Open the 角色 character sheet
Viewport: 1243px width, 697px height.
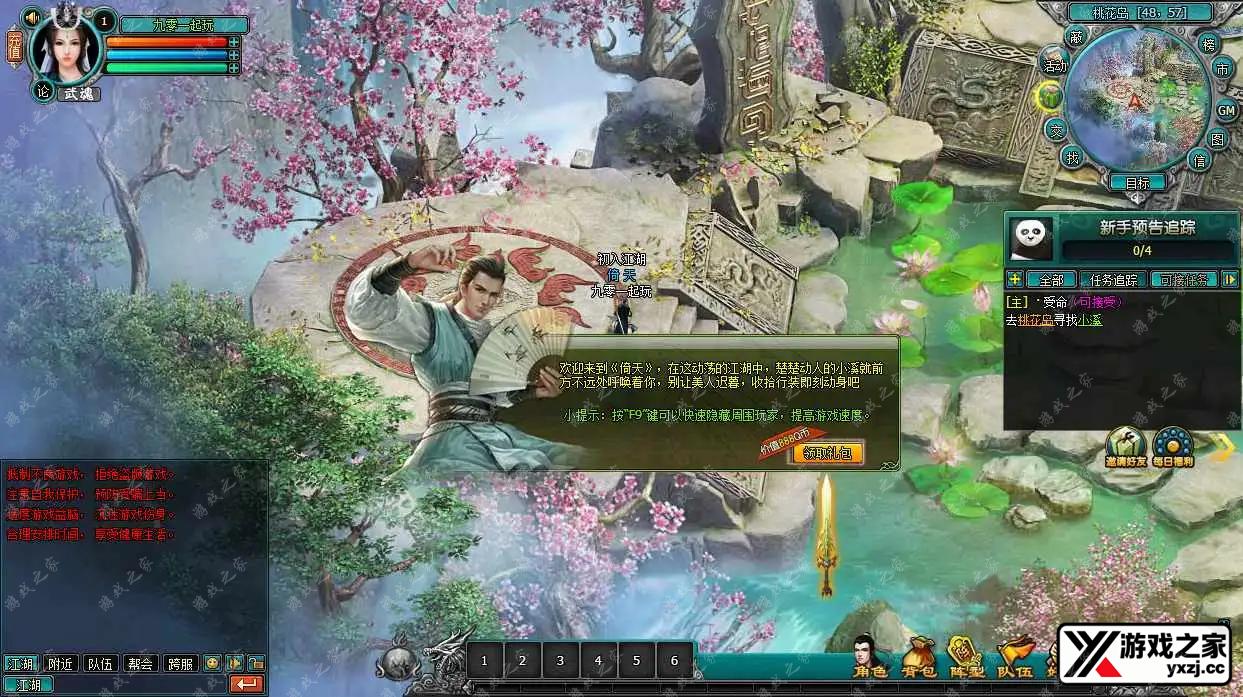(869, 656)
